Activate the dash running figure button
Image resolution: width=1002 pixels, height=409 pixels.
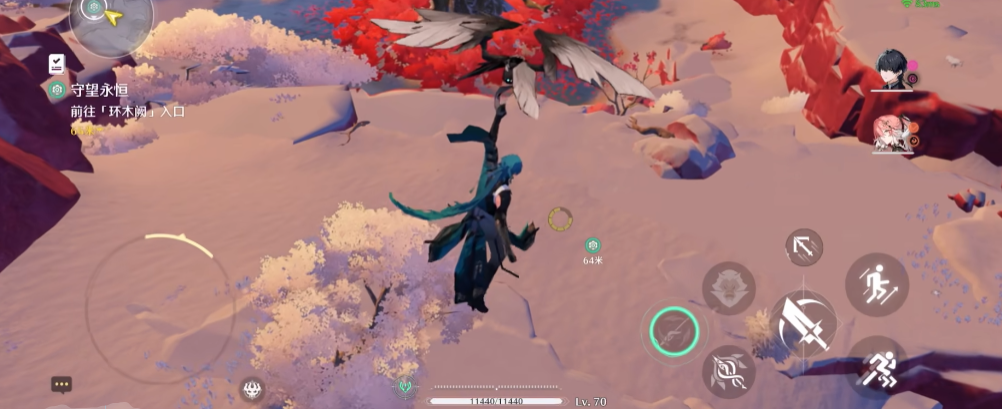click(x=876, y=366)
